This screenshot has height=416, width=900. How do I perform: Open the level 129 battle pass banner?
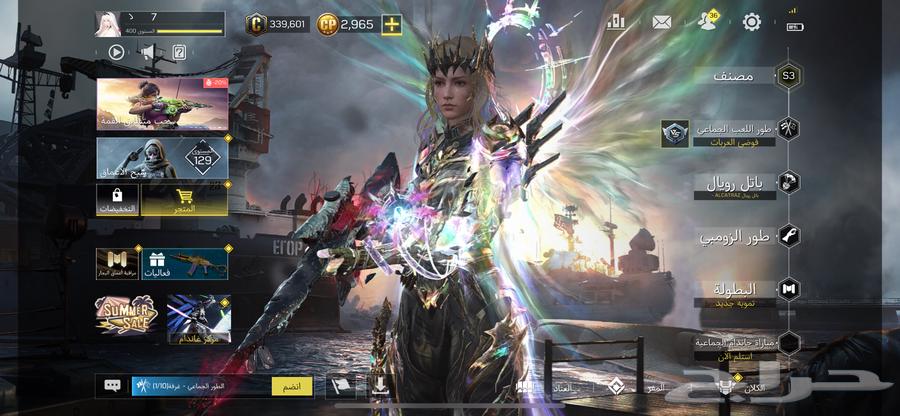163,158
